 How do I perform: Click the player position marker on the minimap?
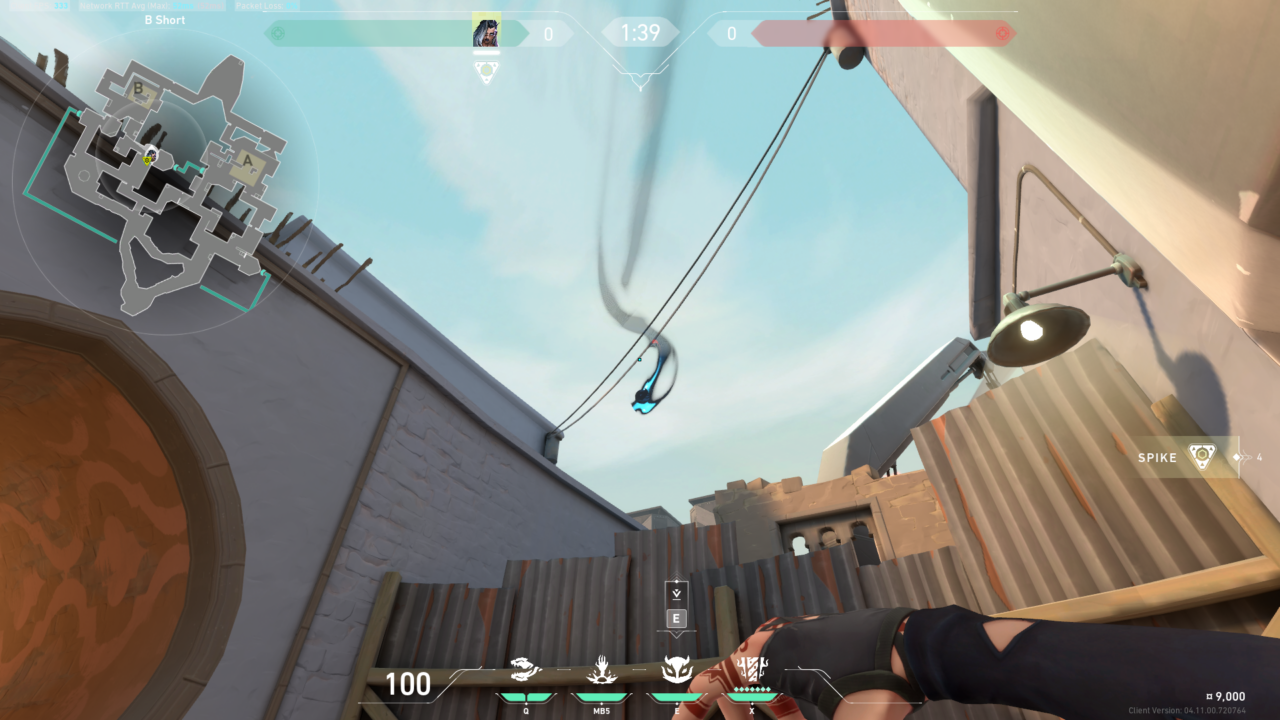149,157
